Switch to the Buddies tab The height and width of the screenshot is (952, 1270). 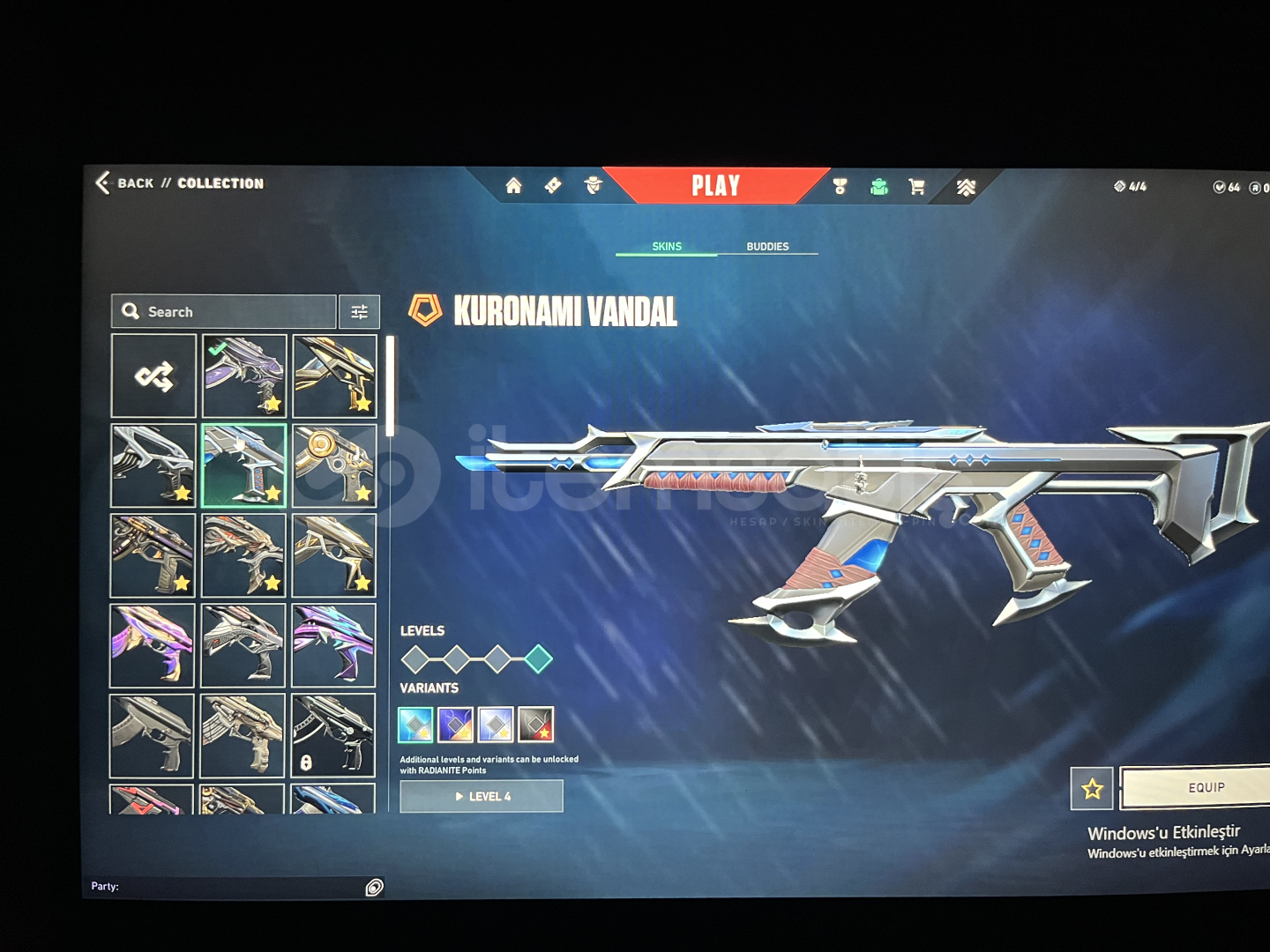[x=767, y=247]
